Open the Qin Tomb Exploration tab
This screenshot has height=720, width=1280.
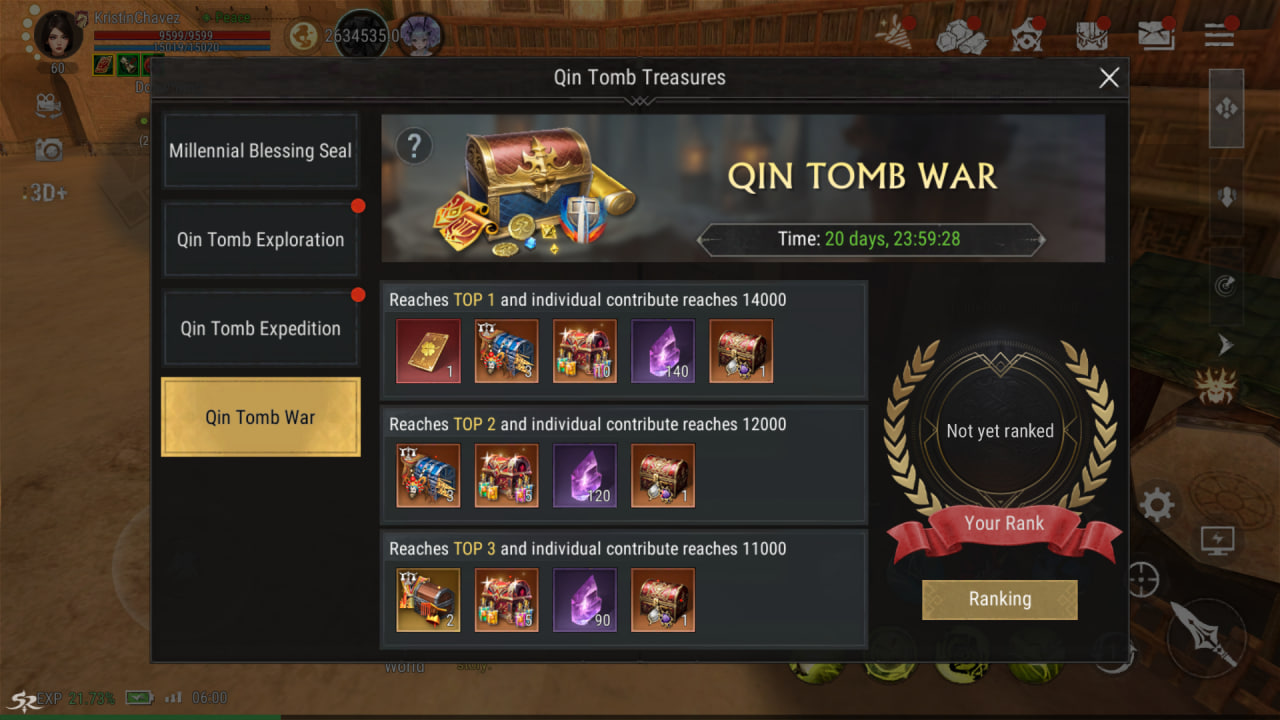(260, 240)
